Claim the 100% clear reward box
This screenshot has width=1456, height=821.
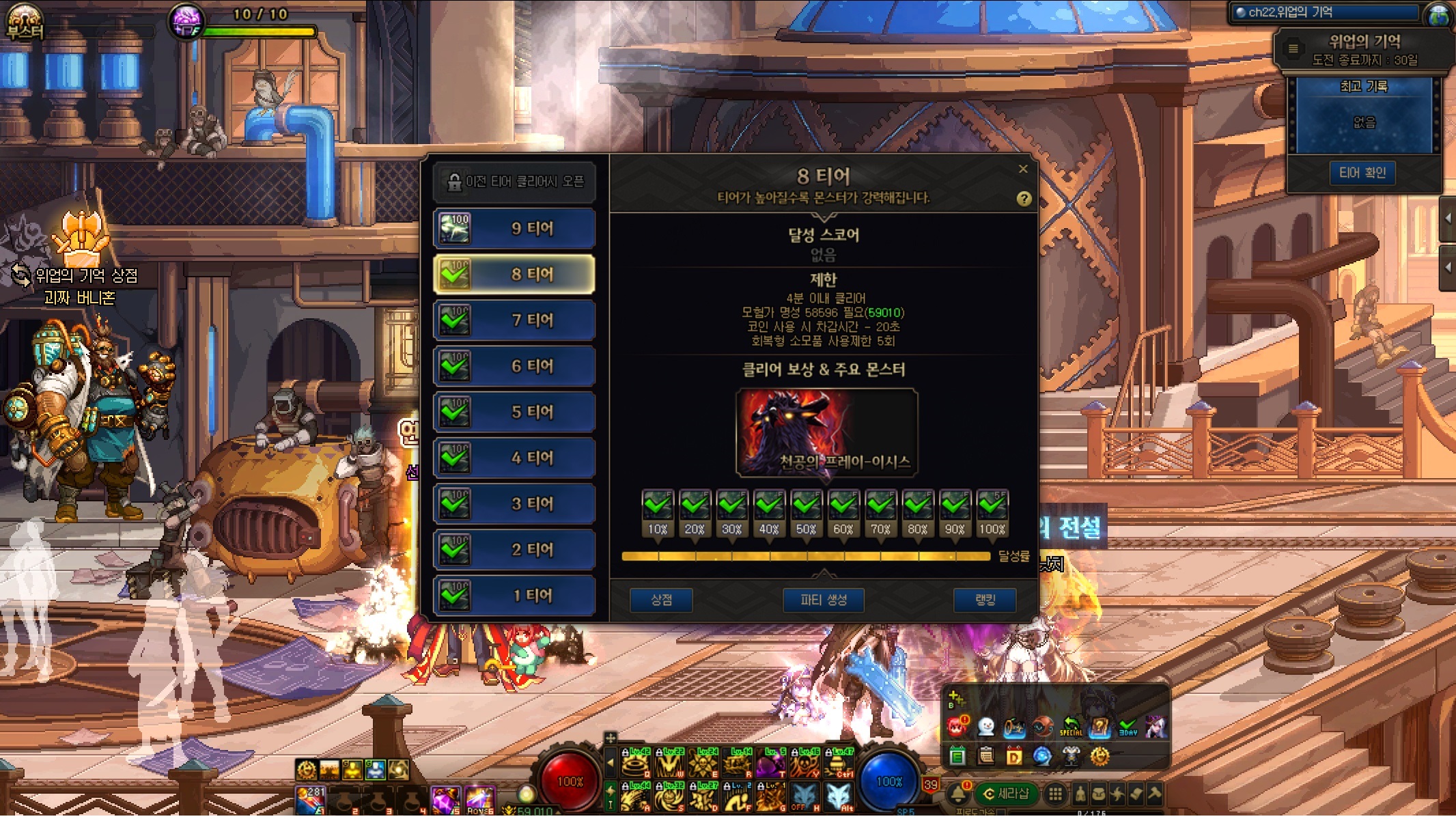pos(992,506)
